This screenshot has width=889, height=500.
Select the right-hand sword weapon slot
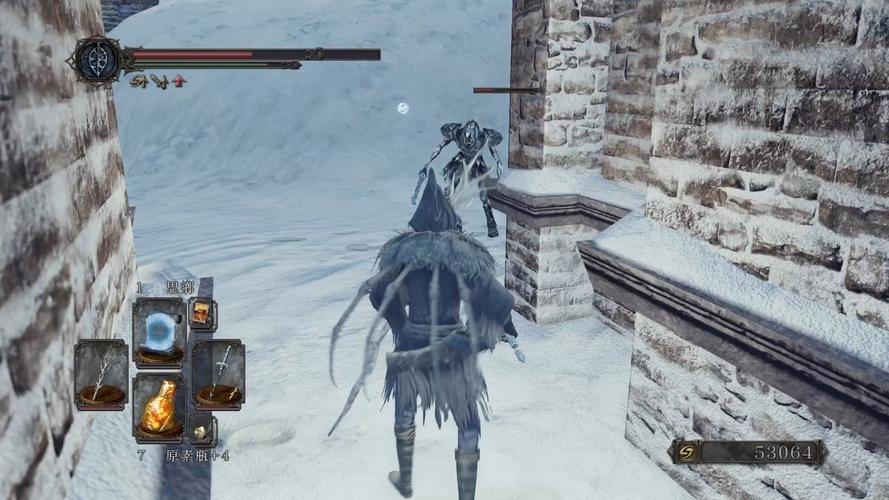[x=218, y=373]
